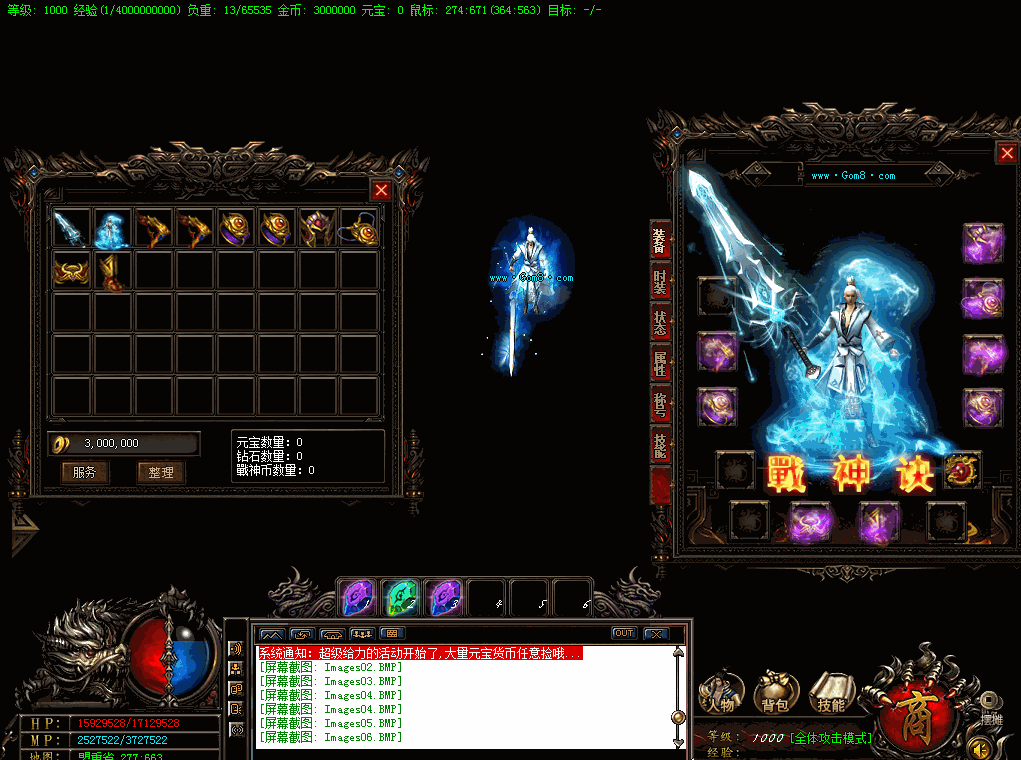The image size is (1021, 760).
Task: Close the character equipment panel
Action: coord(1006,153)
